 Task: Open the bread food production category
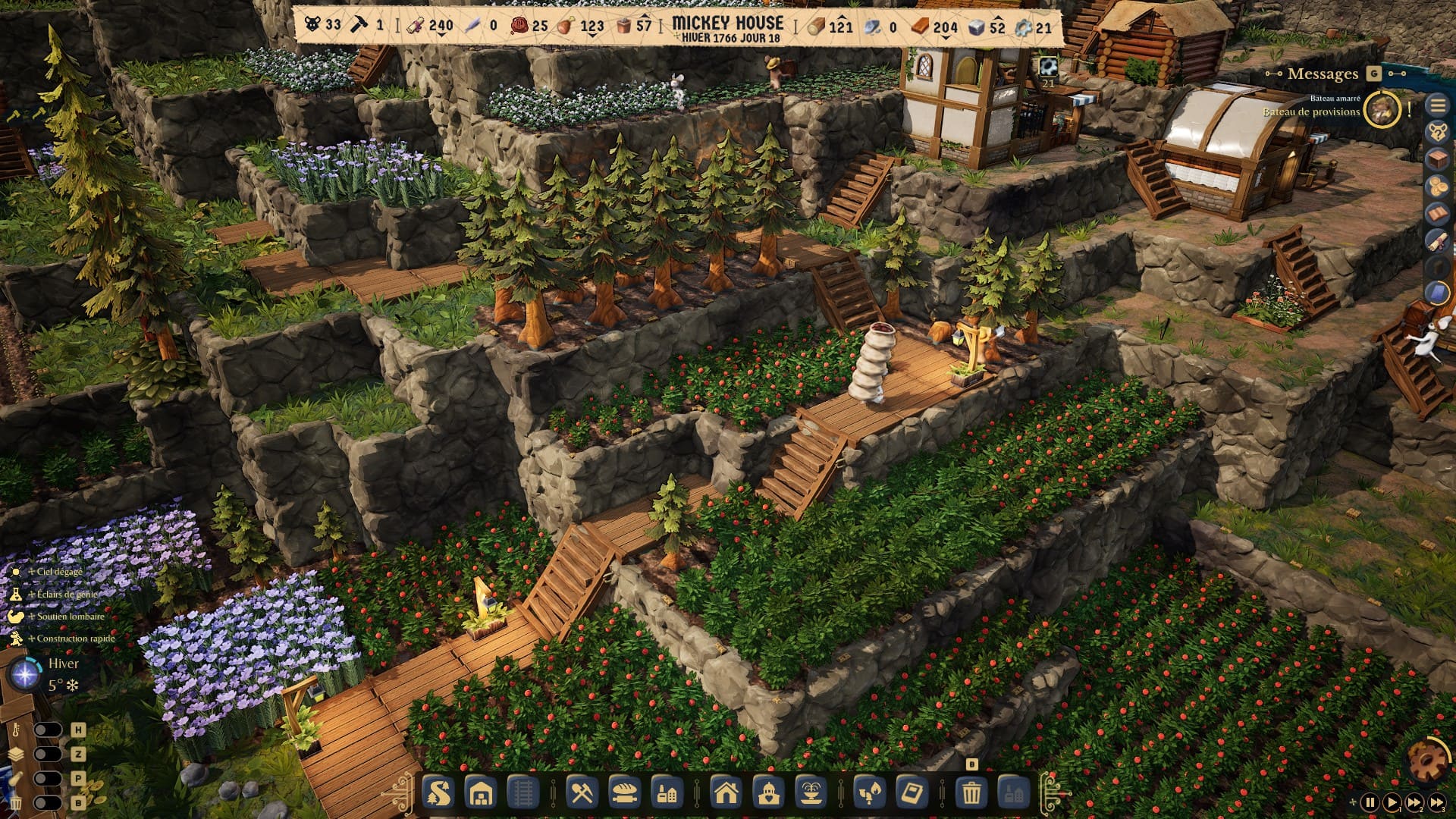[624, 794]
